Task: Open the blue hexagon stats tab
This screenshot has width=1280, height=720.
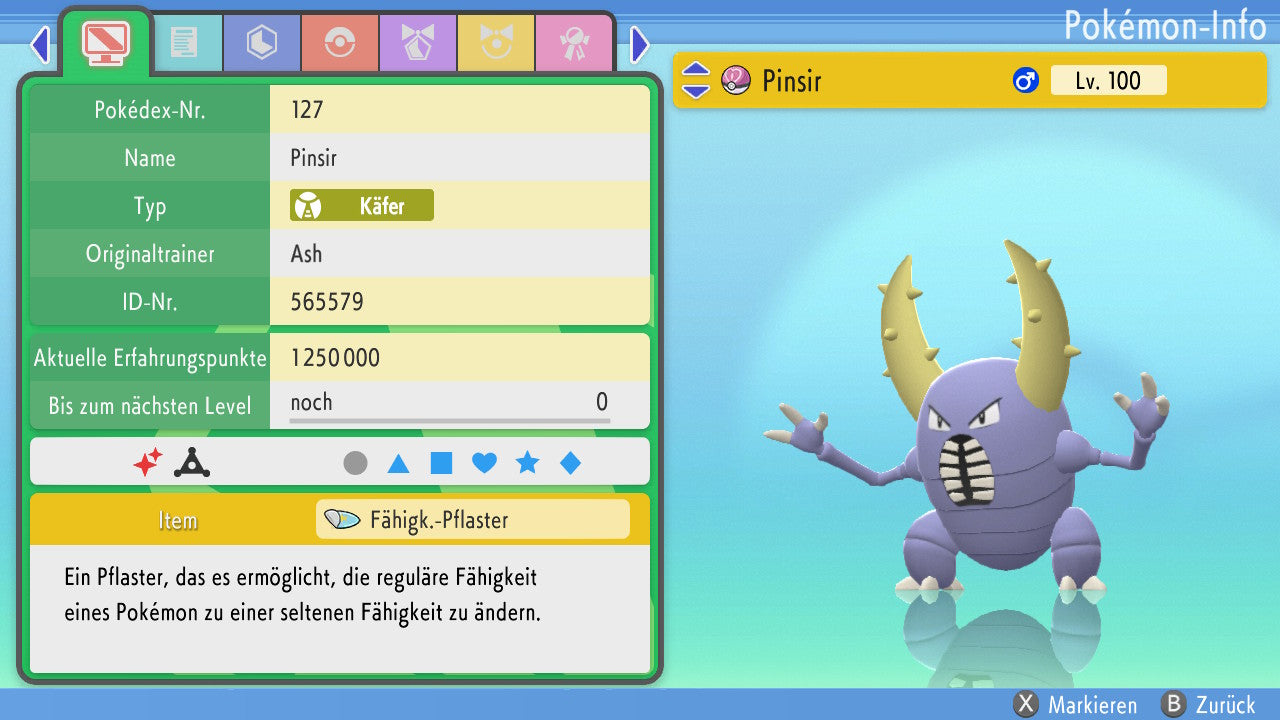Action: 262,43
